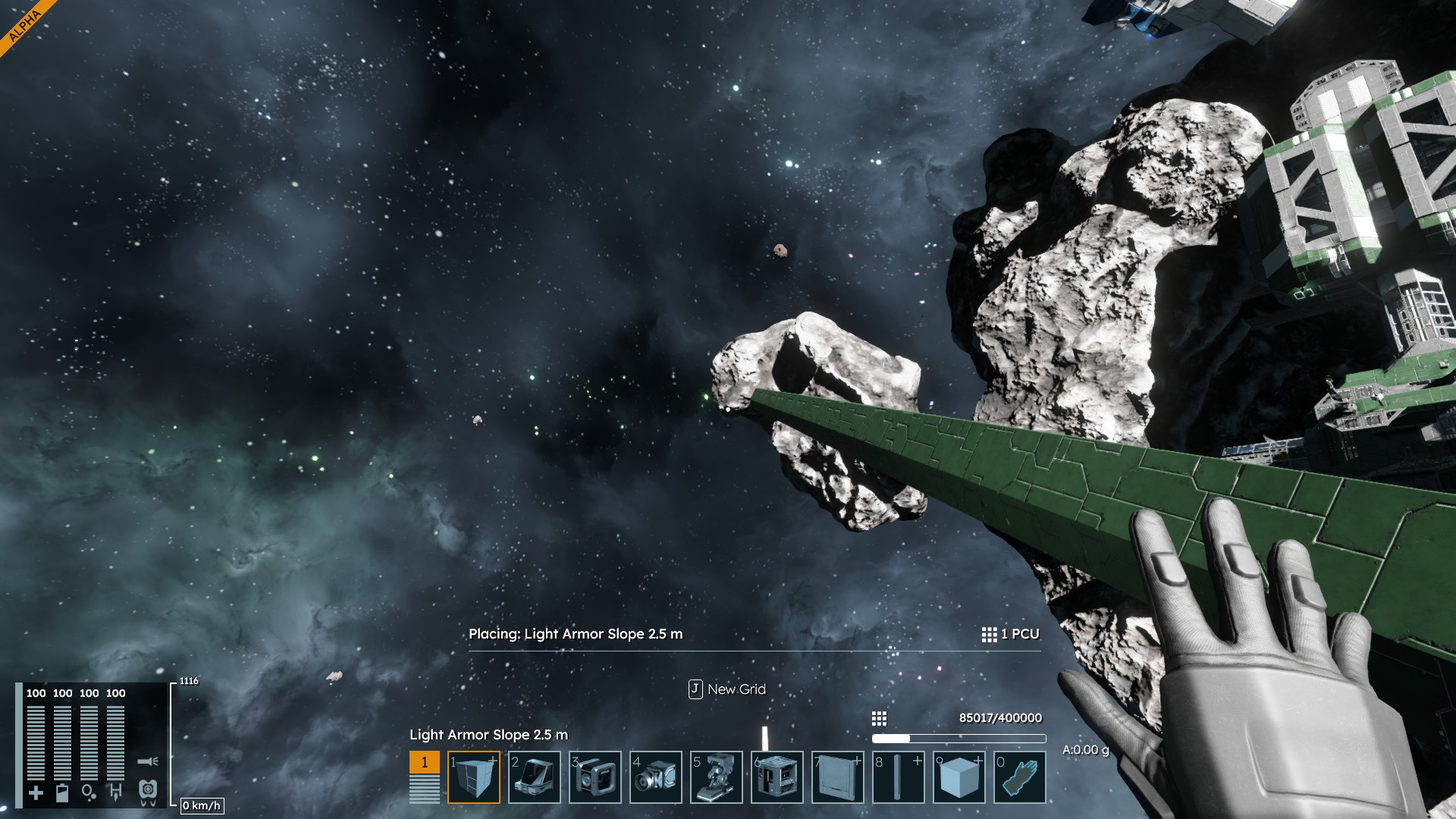Screen dimensions: 1456x819
Task: Pick the thin beam block in slot 8
Action: pyautogui.click(x=899, y=777)
